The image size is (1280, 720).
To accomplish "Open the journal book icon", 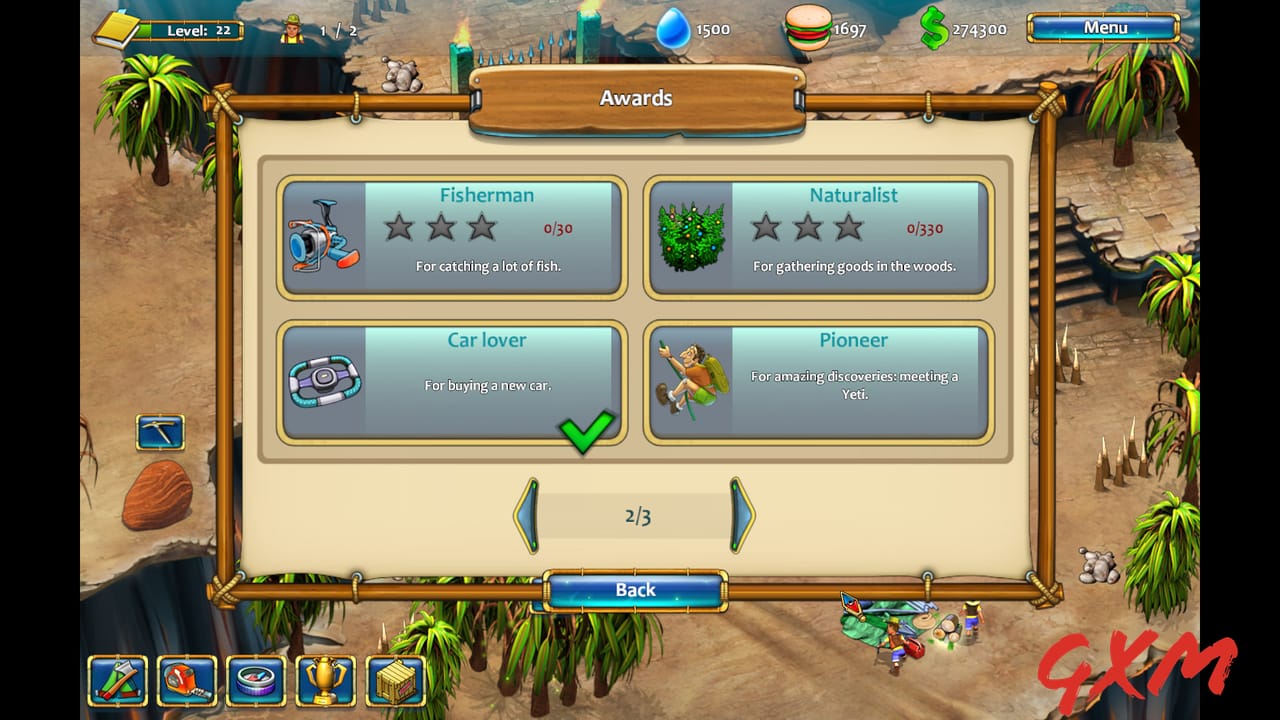I will (117, 28).
